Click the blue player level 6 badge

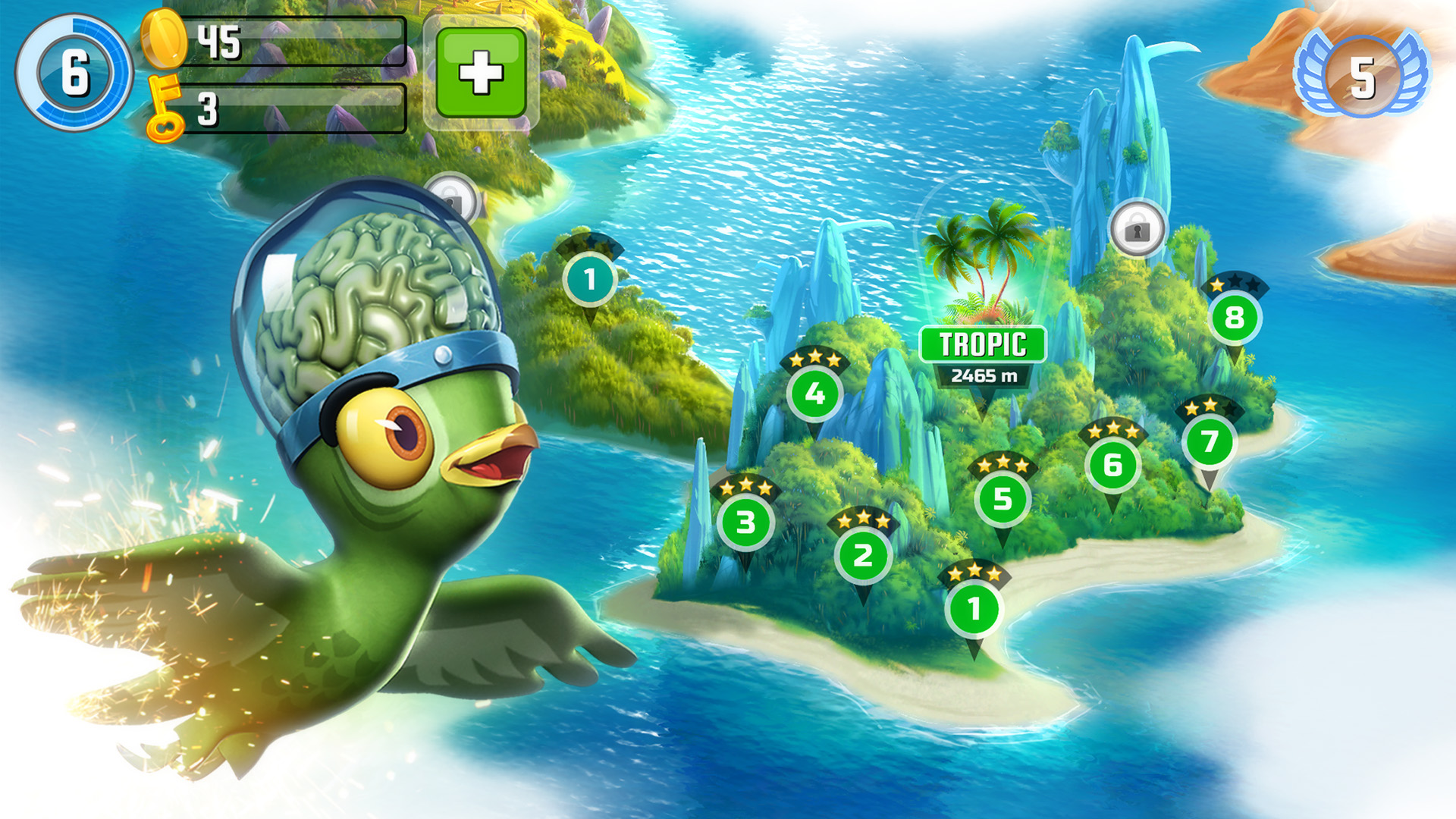coord(74,74)
